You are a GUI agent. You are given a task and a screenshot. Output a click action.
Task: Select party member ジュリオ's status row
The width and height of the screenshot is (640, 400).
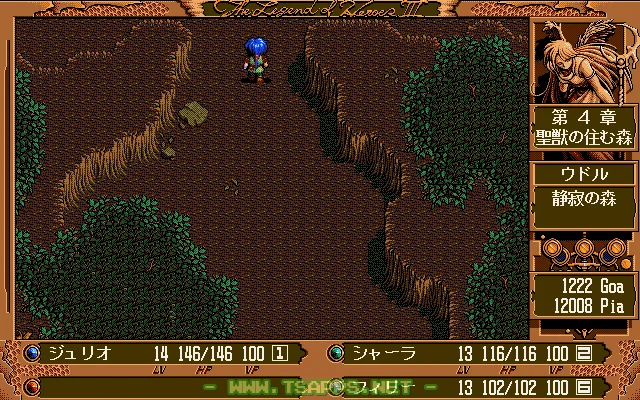(160, 352)
